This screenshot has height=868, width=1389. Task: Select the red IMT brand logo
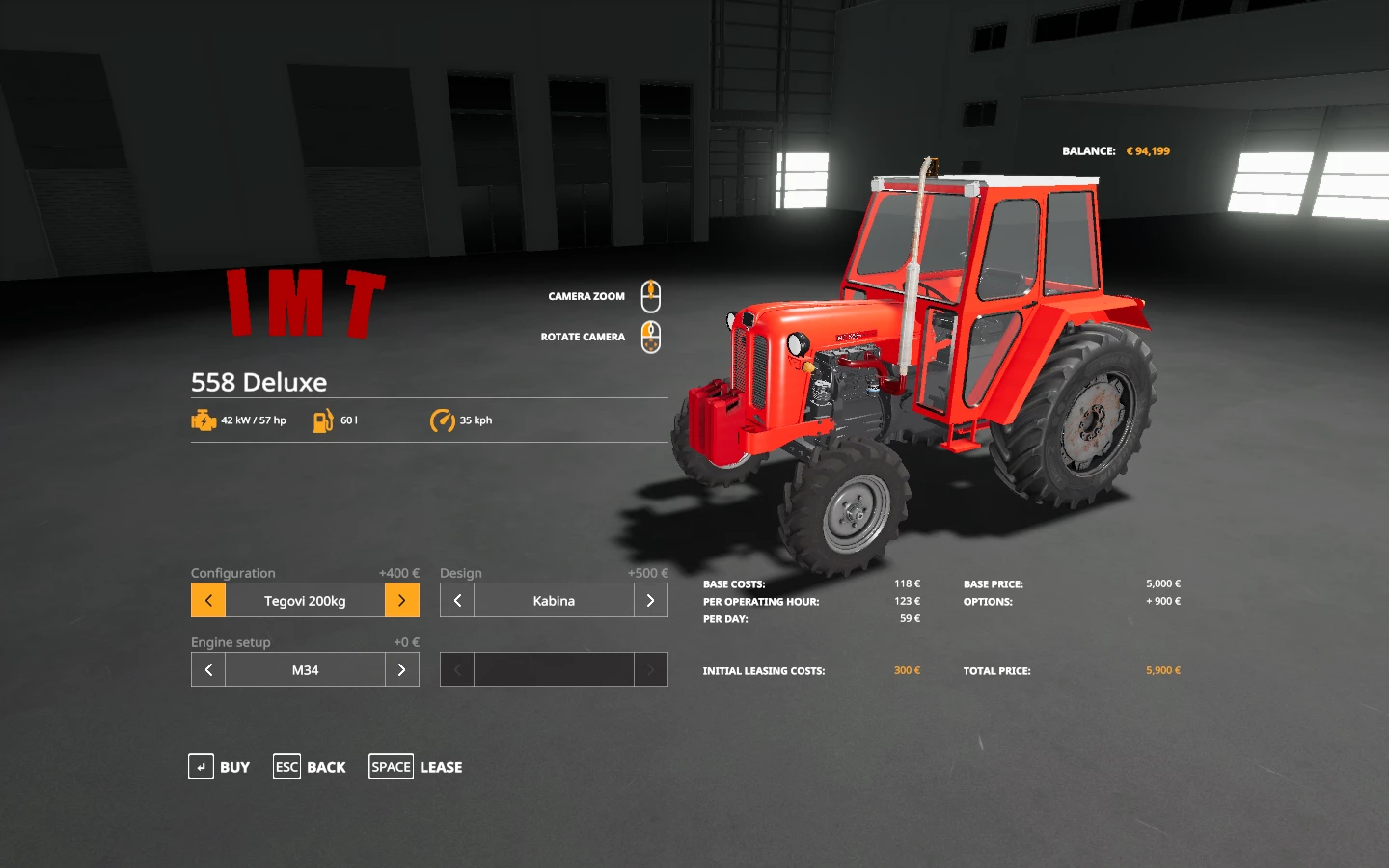point(304,302)
